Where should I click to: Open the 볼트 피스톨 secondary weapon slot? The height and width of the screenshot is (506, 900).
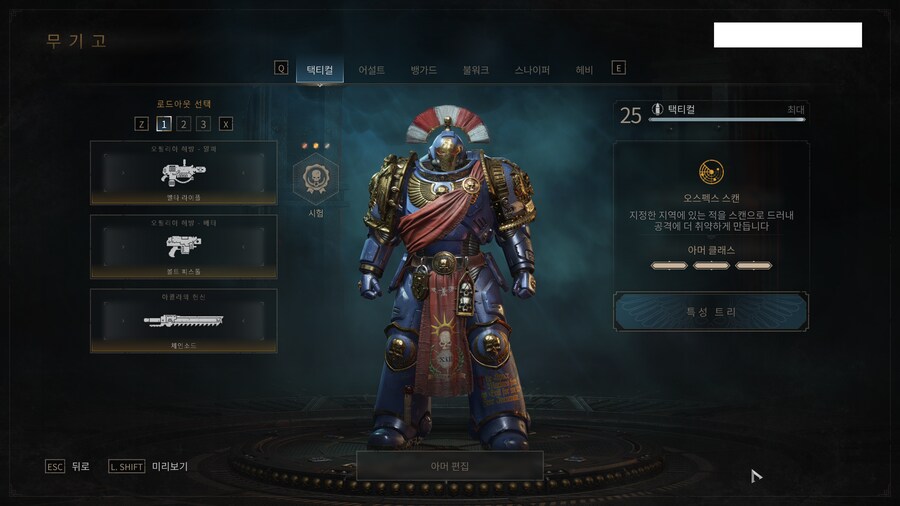click(x=183, y=246)
